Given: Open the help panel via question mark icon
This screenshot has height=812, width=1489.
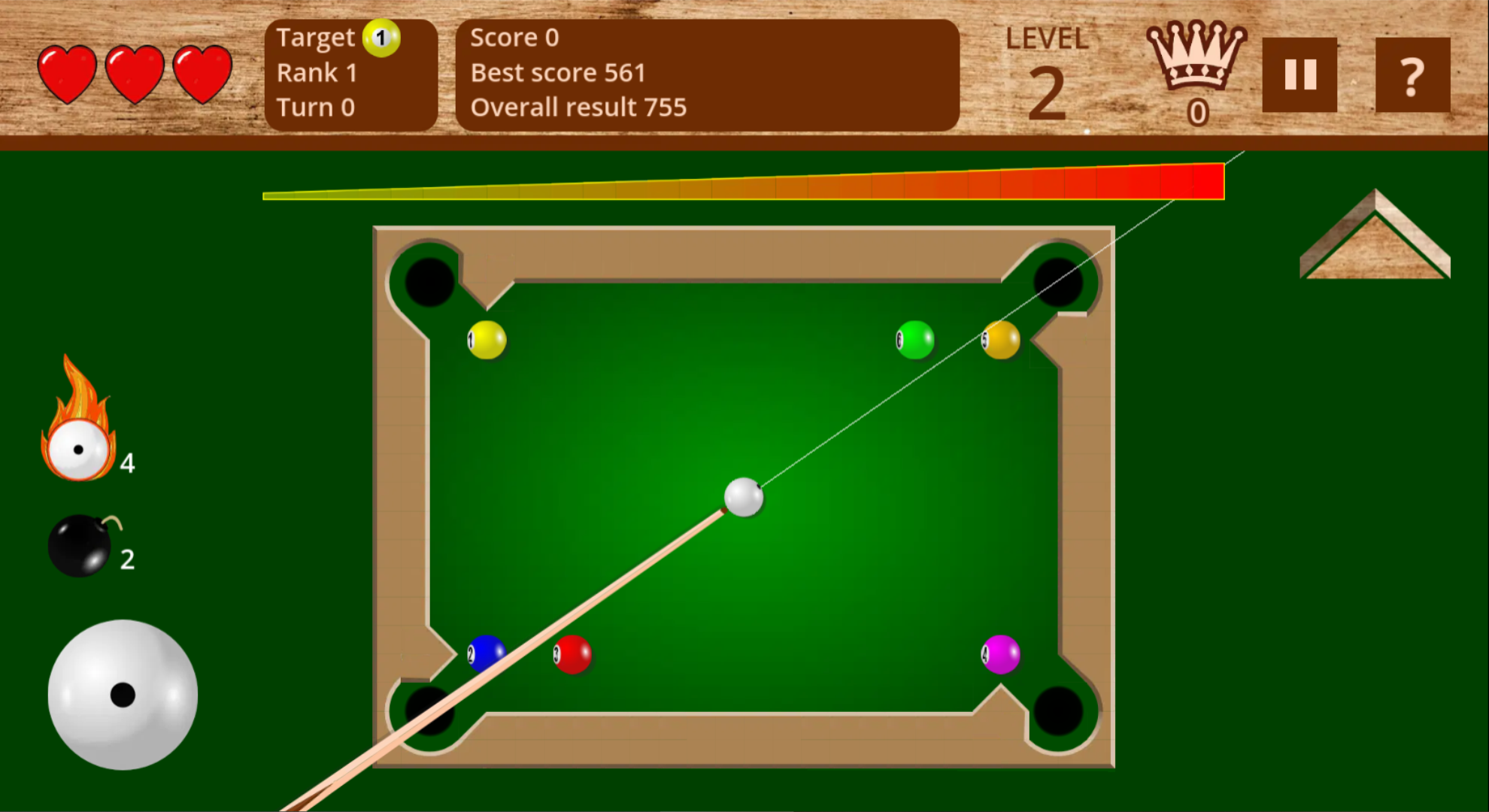Looking at the screenshot, I should [x=1412, y=73].
